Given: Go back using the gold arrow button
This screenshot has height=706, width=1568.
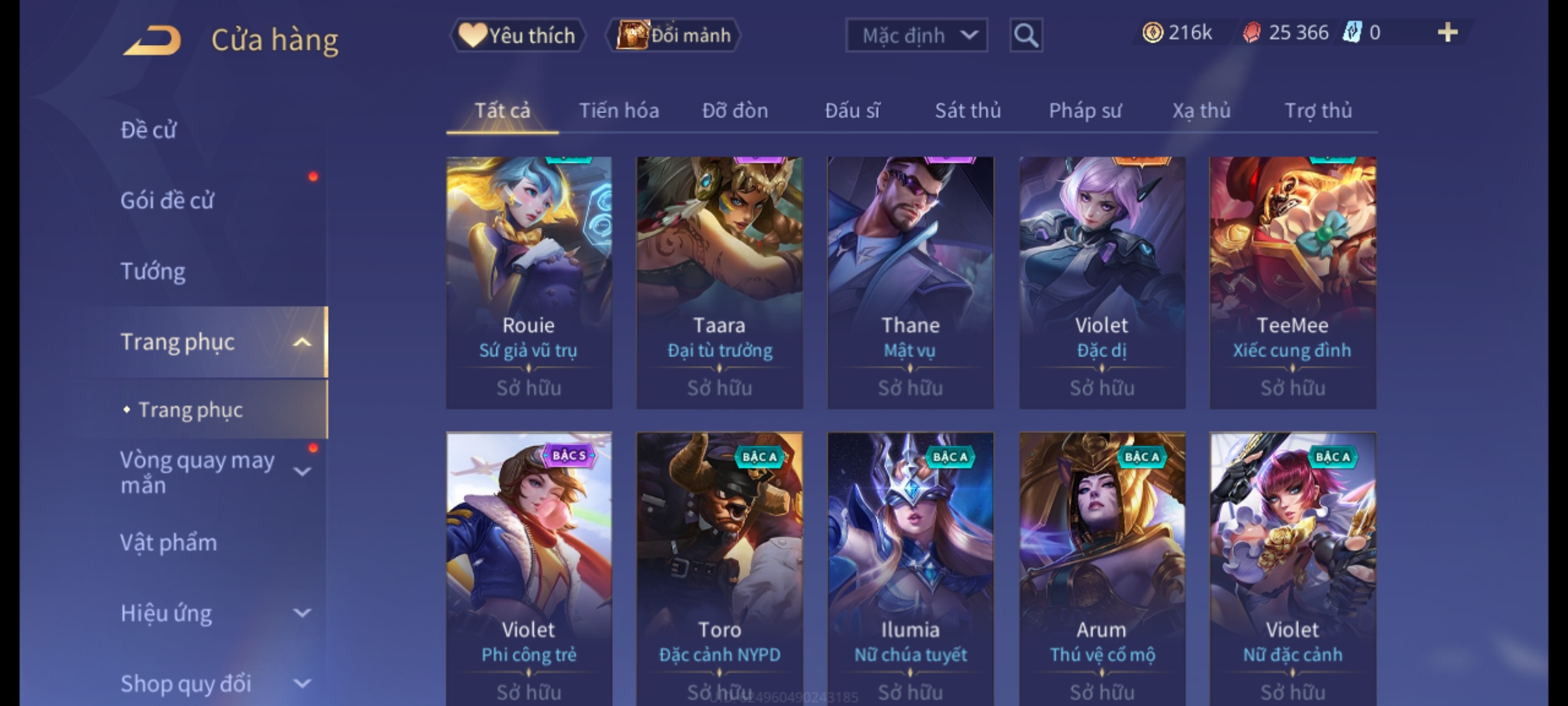Looking at the screenshot, I should pyautogui.click(x=152, y=40).
